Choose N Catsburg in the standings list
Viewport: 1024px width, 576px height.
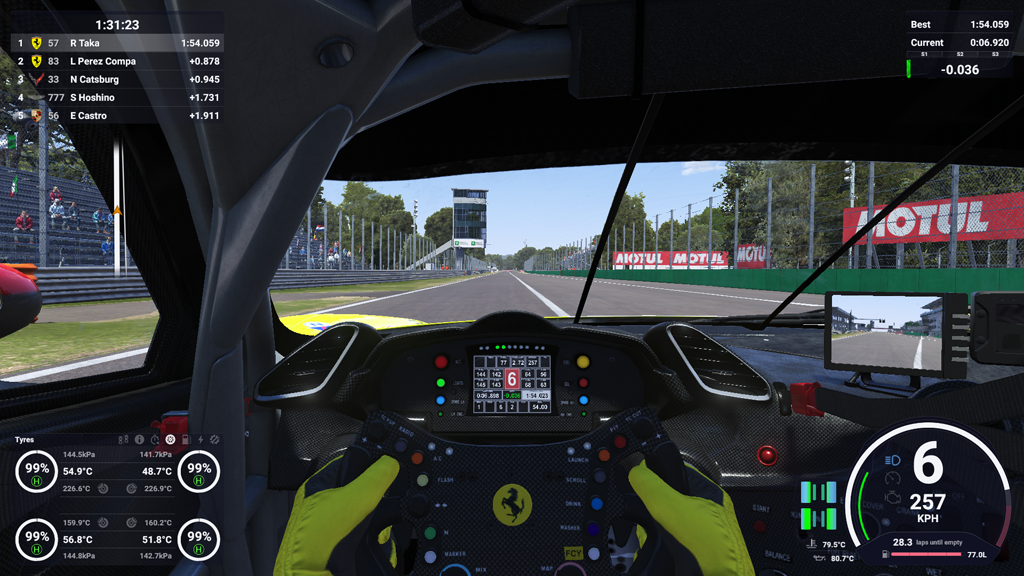117,79
